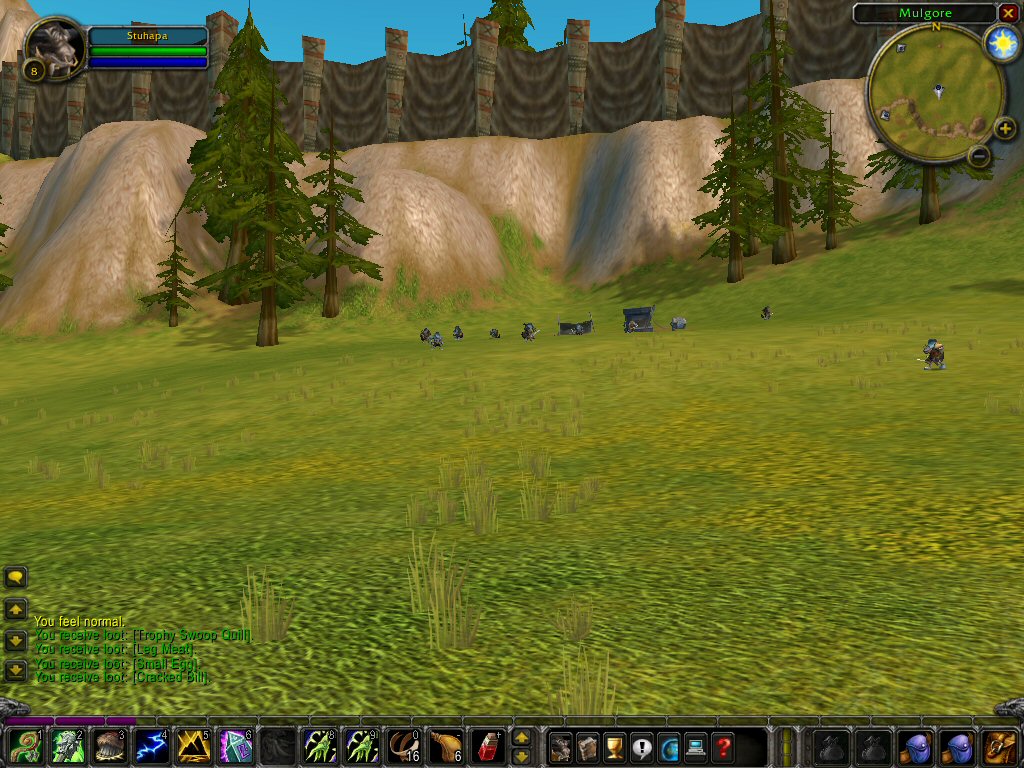The image size is (1024, 768).
Task: Use the red potion in the action bar
Action: pyautogui.click(x=487, y=746)
